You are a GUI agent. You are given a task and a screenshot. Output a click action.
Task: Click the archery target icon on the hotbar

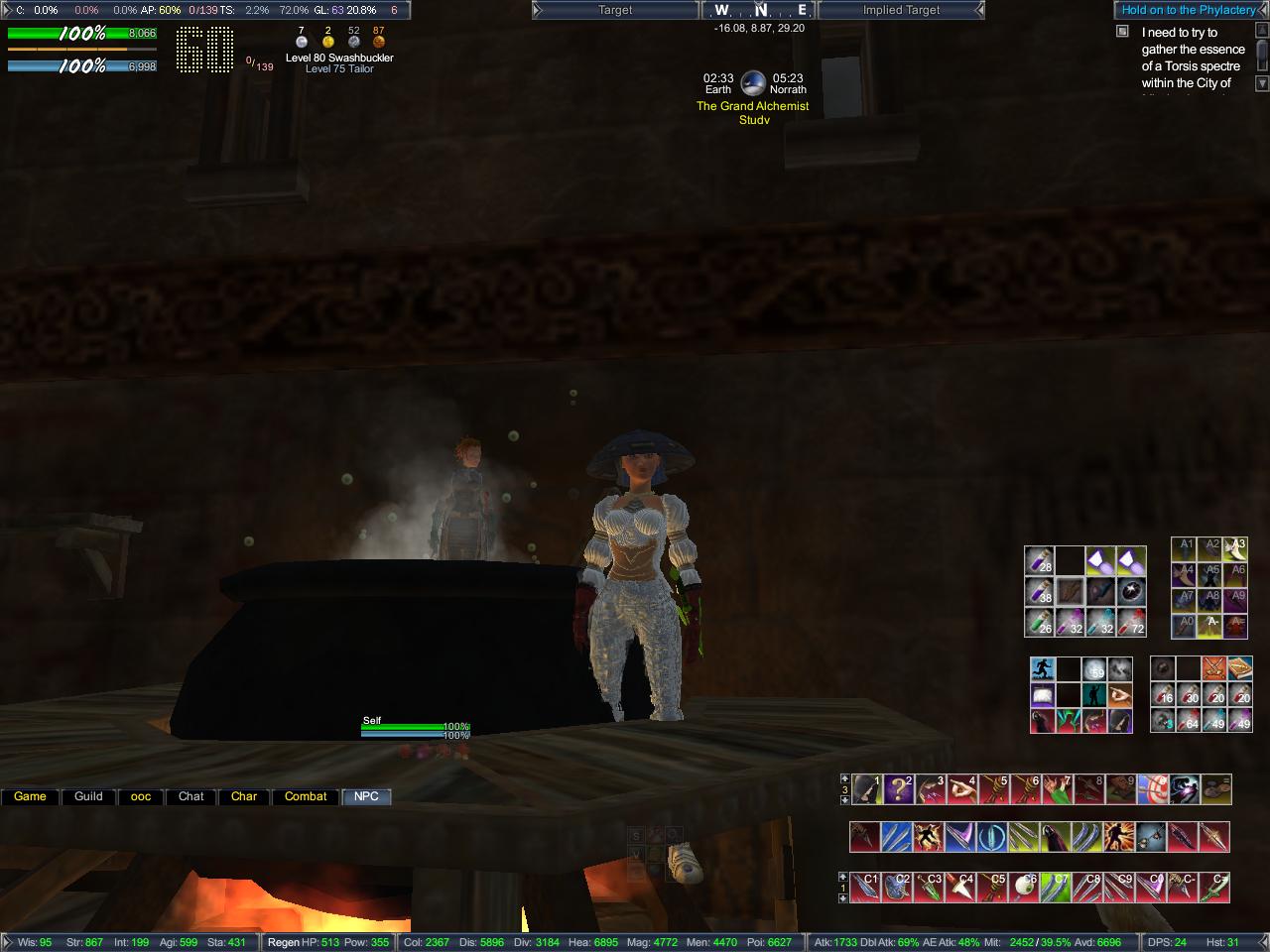pos(1153,789)
